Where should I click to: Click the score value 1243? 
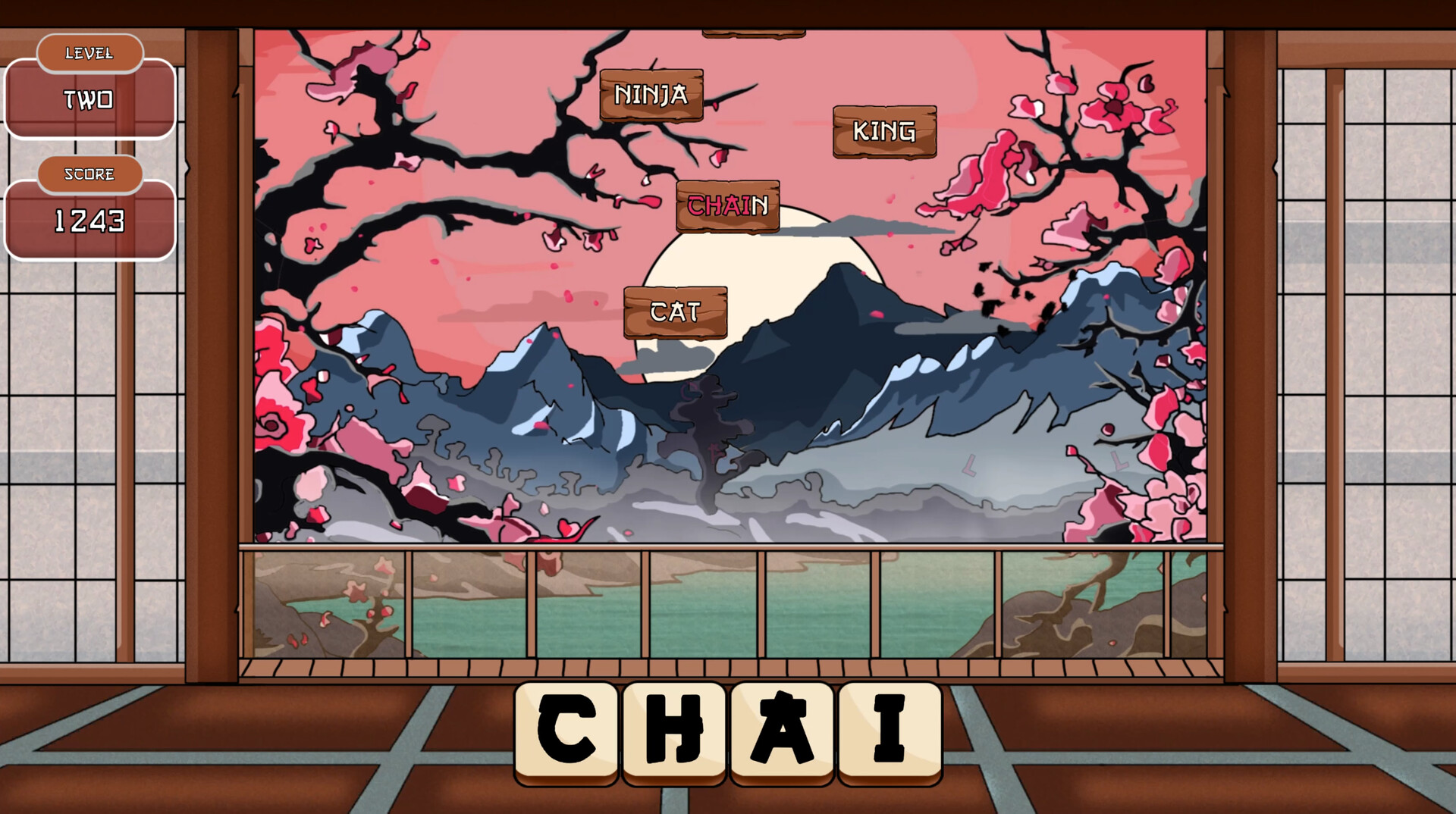point(89,221)
